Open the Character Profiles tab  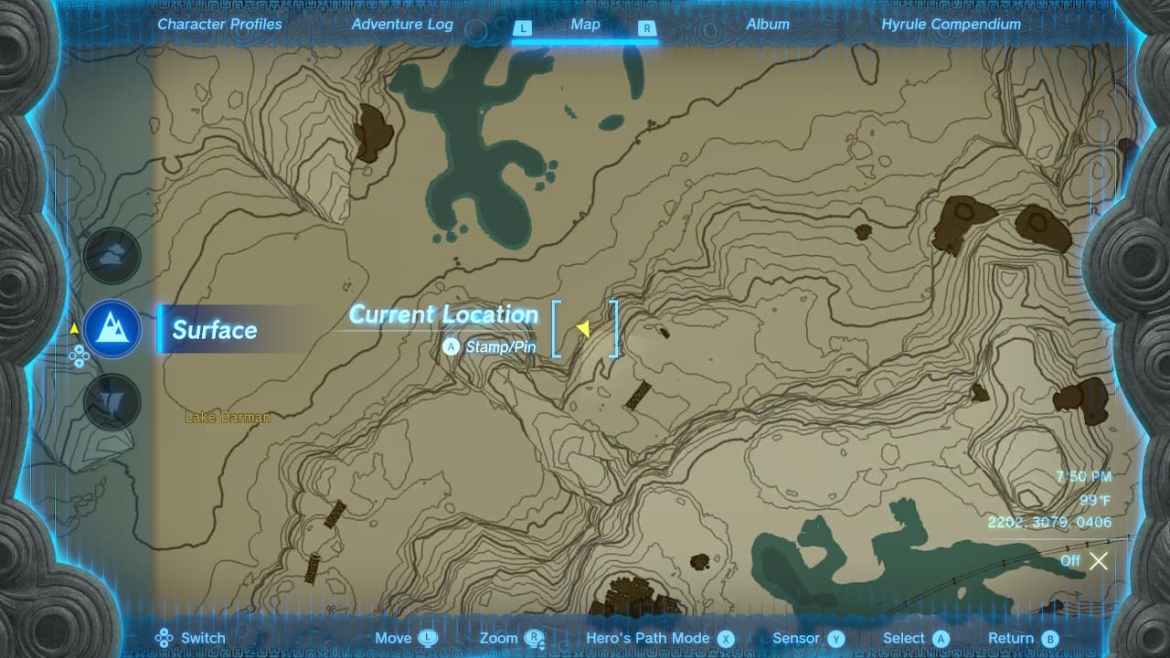(220, 24)
